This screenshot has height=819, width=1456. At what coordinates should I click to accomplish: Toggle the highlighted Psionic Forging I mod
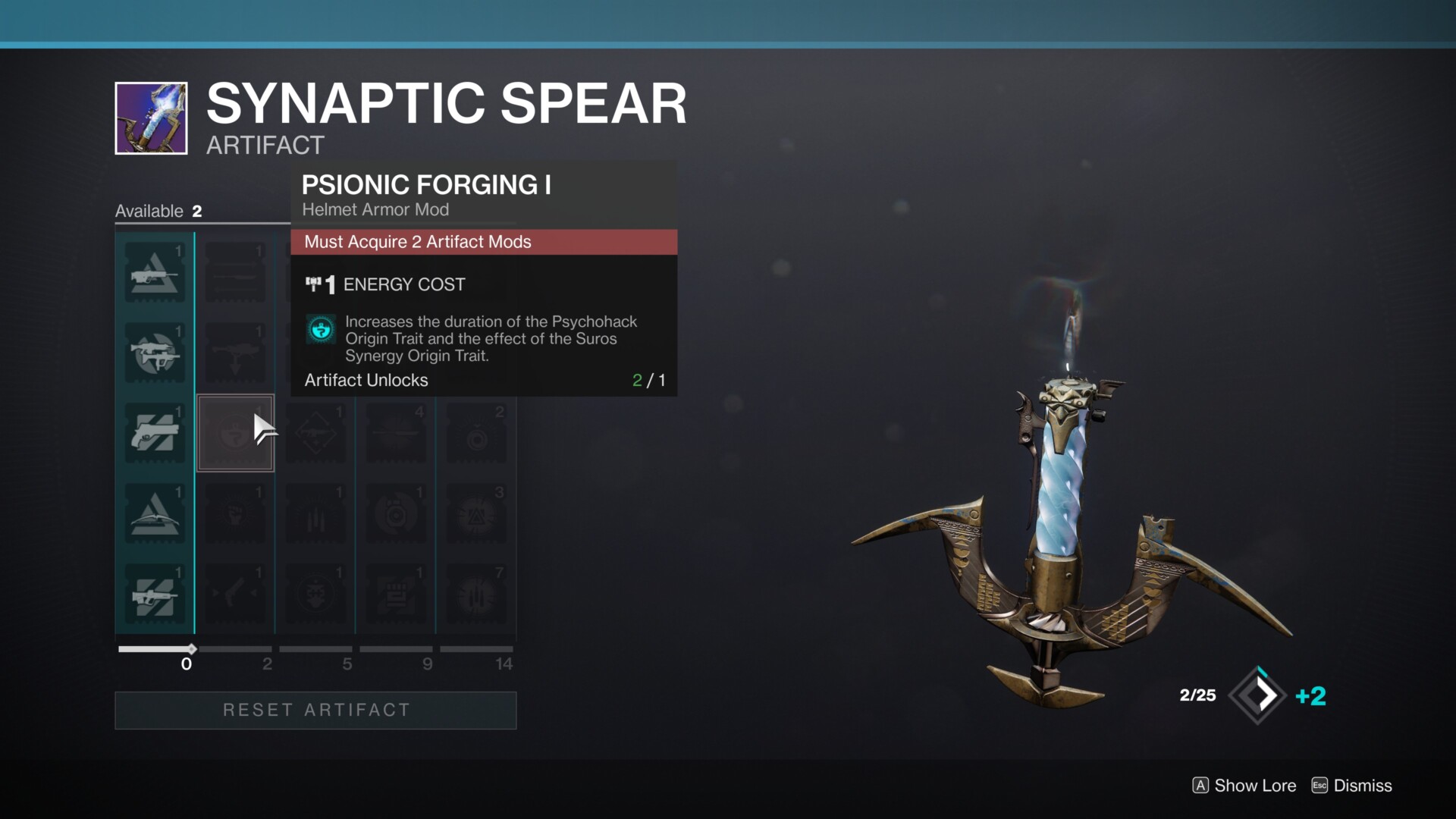(235, 433)
